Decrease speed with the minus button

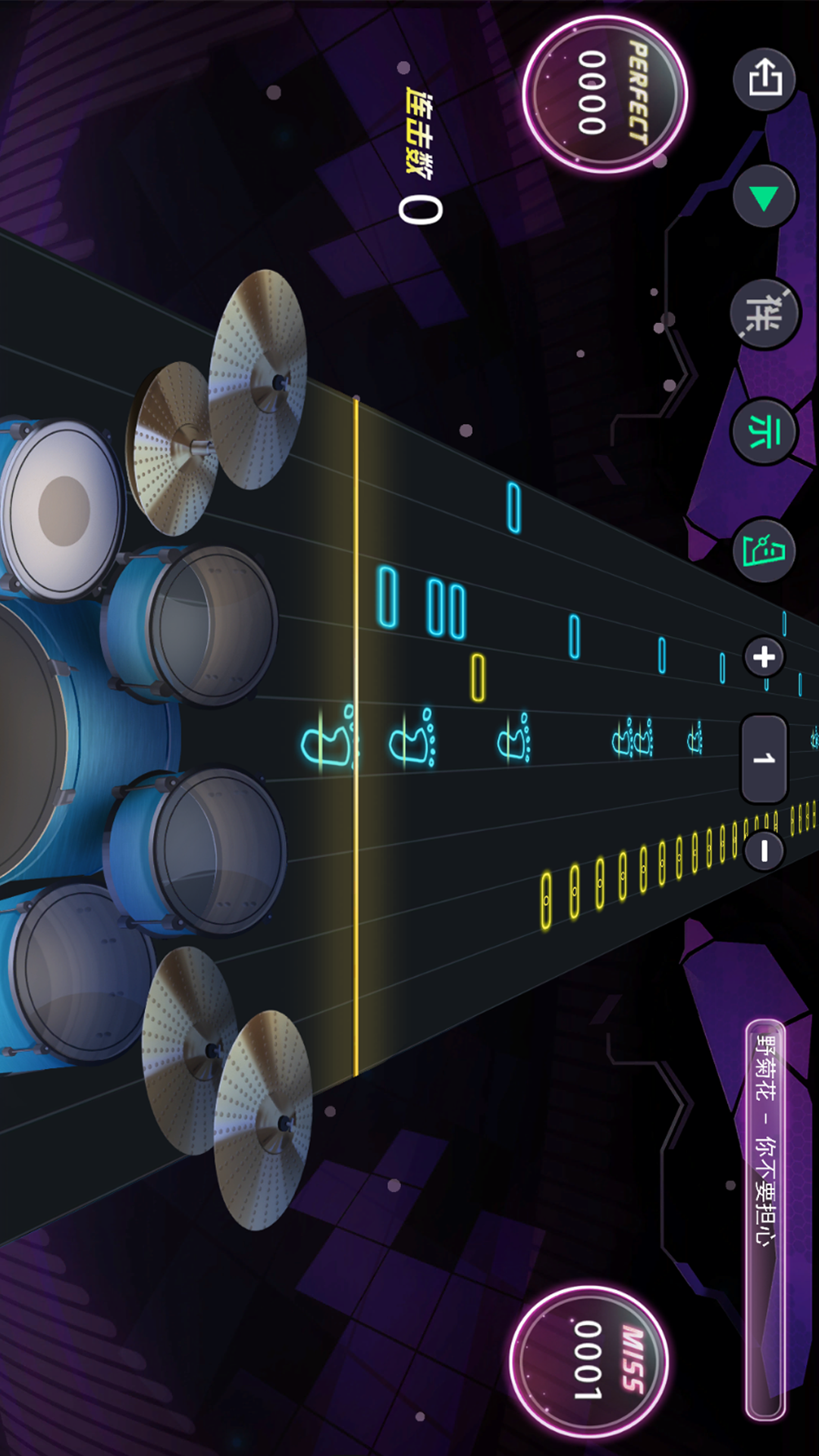pyautogui.click(x=764, y=851)
